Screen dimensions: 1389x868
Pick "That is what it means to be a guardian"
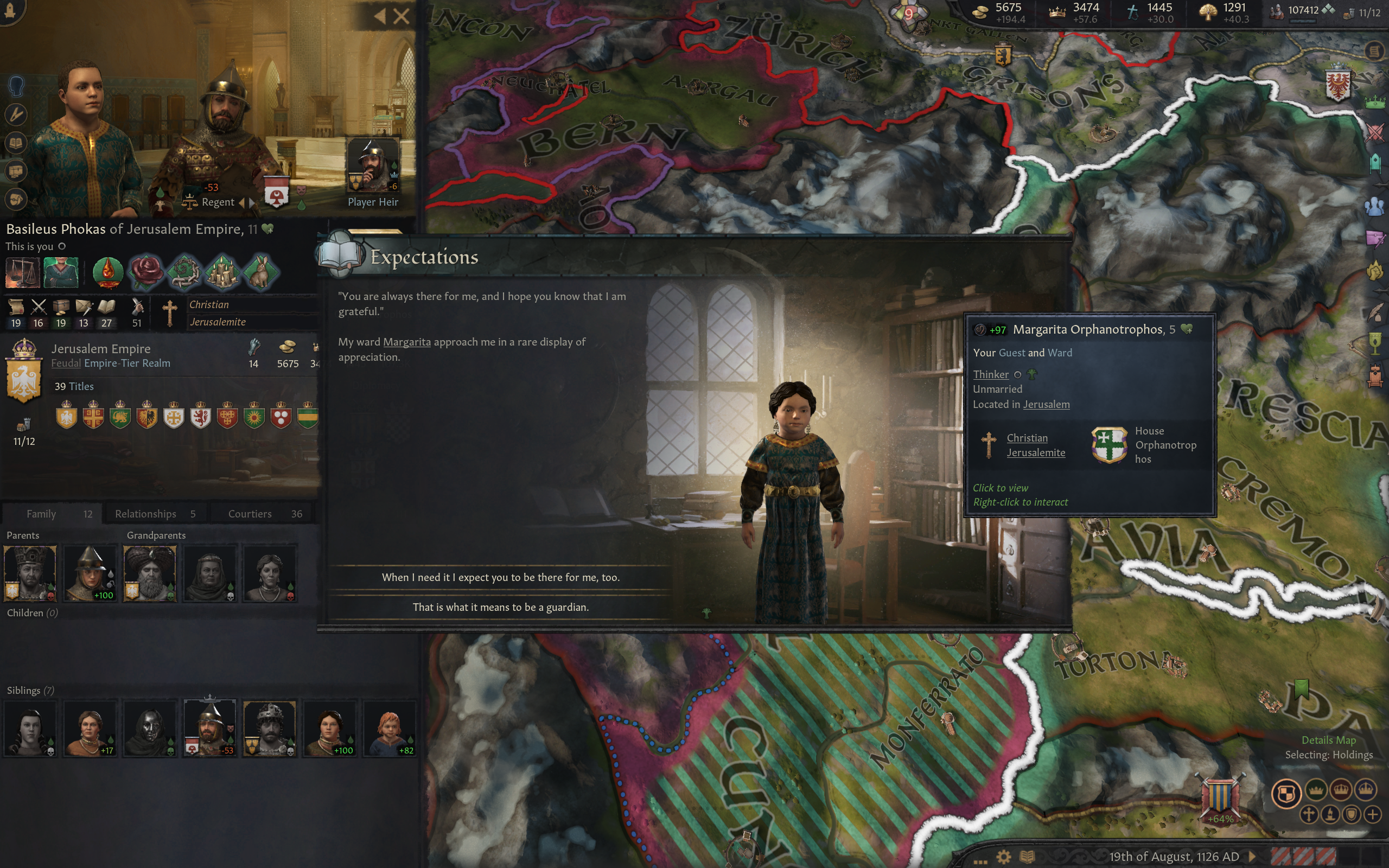500,607
